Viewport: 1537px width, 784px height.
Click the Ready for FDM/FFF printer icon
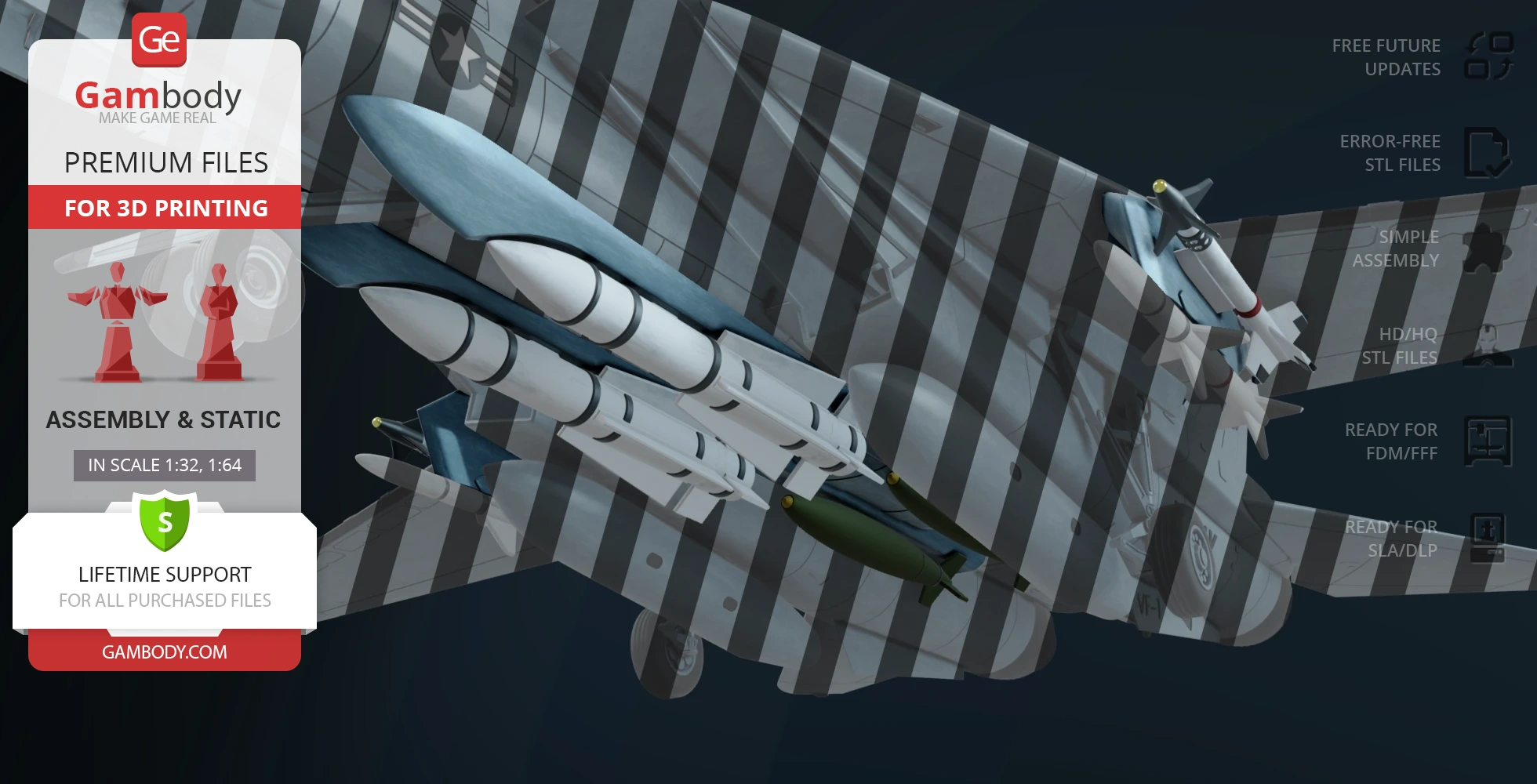click(x=1488, y=441)
